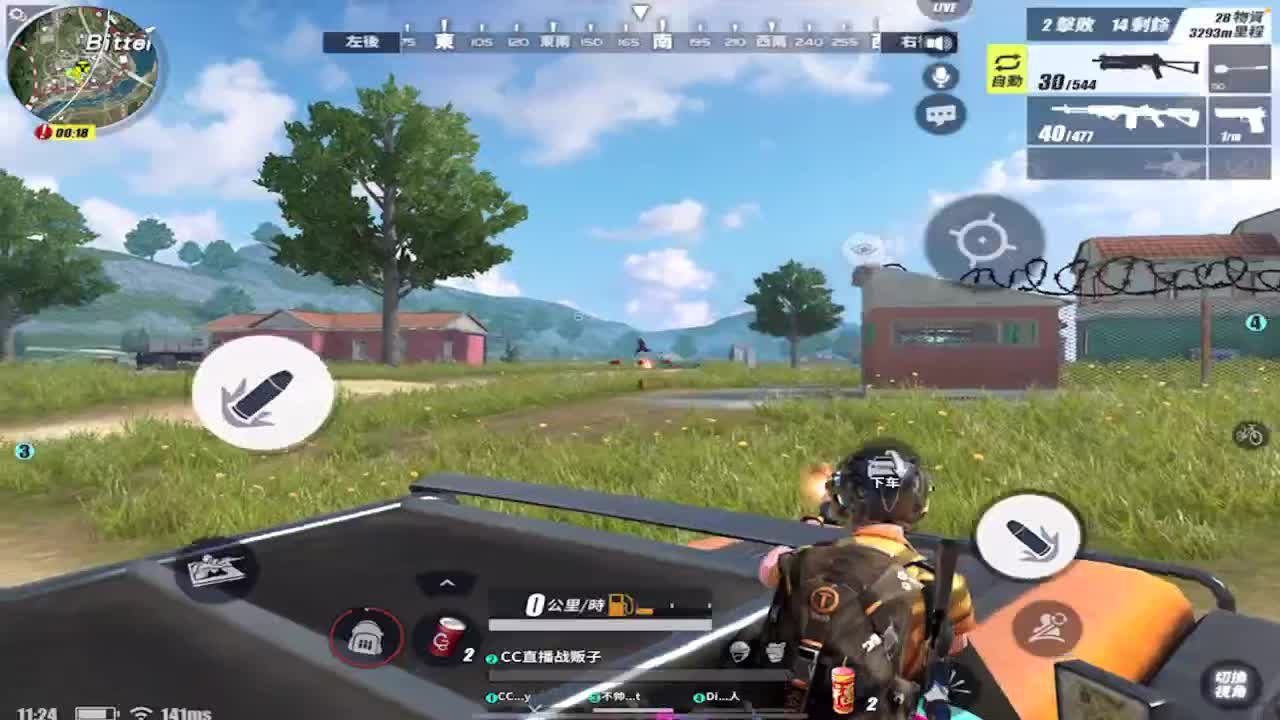Mute the speaker icon on compass bar
The width and height of the screenshot is (1280, 720).
pyautogui.click(x=936, y=42)
